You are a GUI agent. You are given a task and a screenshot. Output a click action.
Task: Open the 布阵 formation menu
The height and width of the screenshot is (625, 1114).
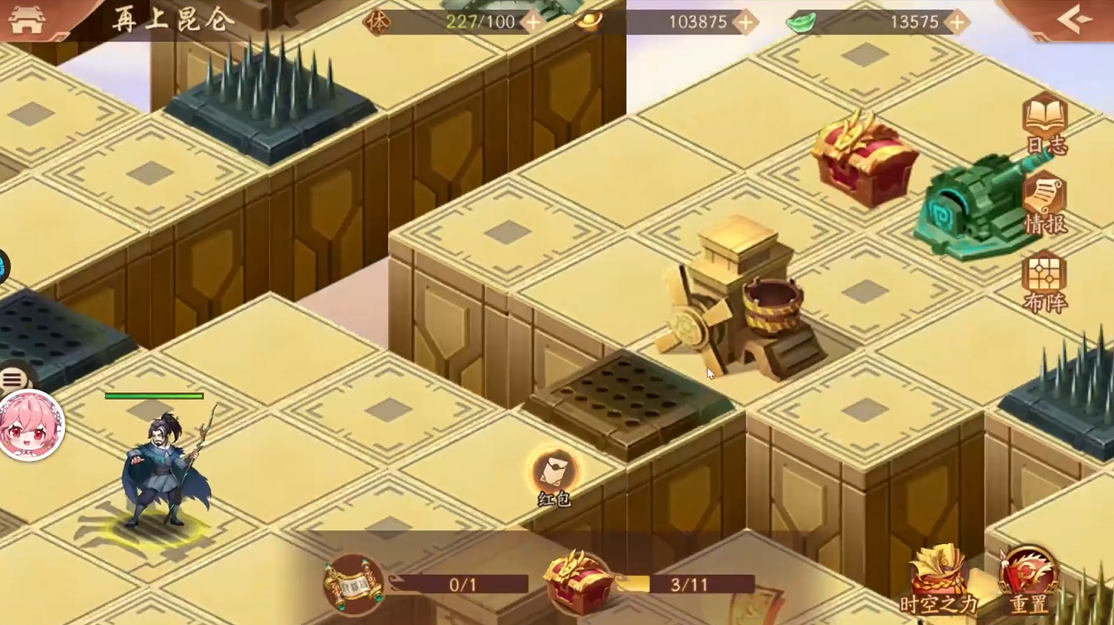(x=1045, y=281)
